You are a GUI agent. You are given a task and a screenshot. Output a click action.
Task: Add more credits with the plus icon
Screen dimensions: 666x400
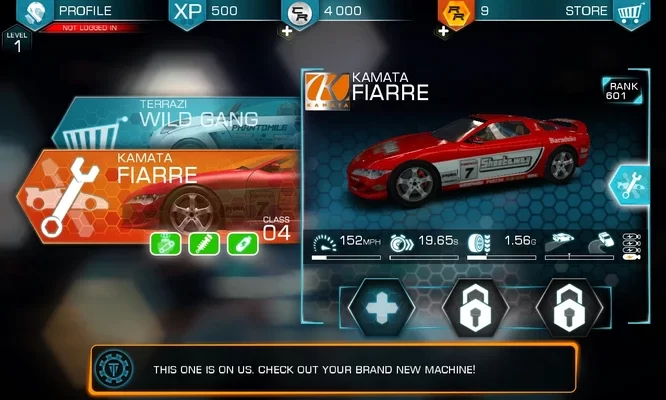pyautogui.click(x=288, y=31)
